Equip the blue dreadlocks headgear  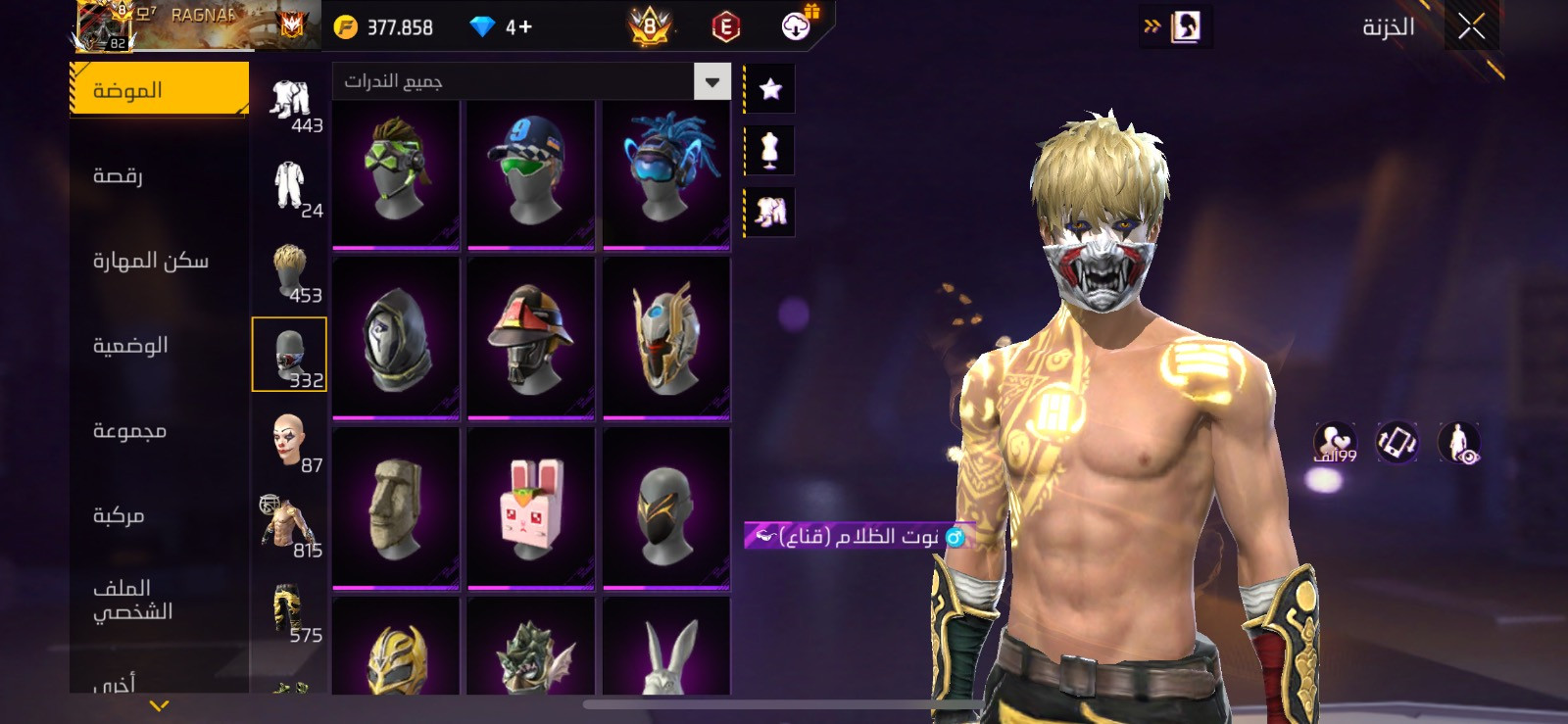[x=666, y=172]
